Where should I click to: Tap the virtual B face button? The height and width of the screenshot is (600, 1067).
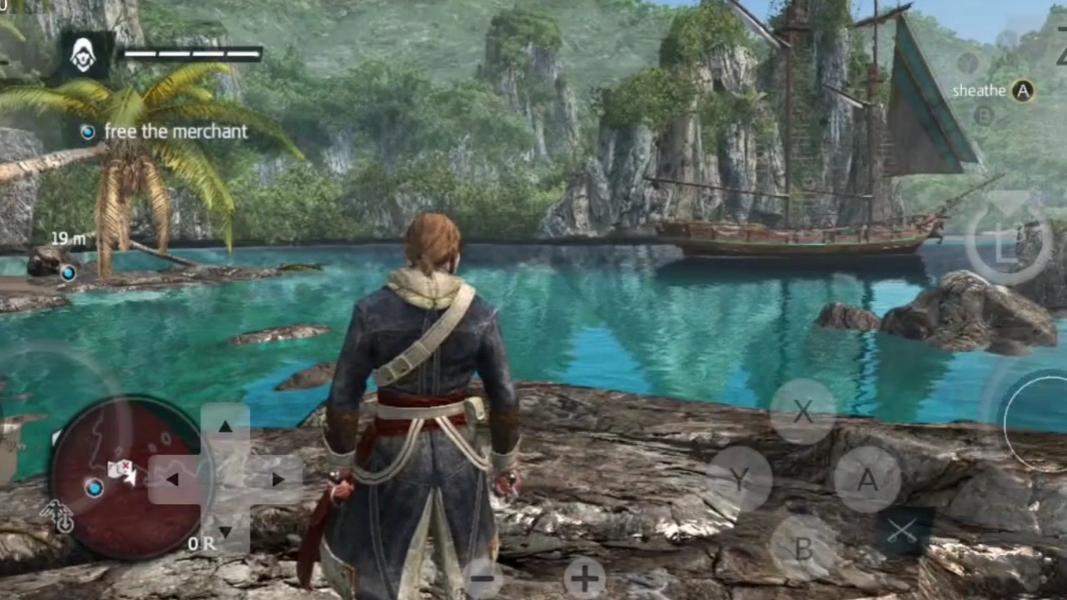pyautogui.click(x=802, y=547)
